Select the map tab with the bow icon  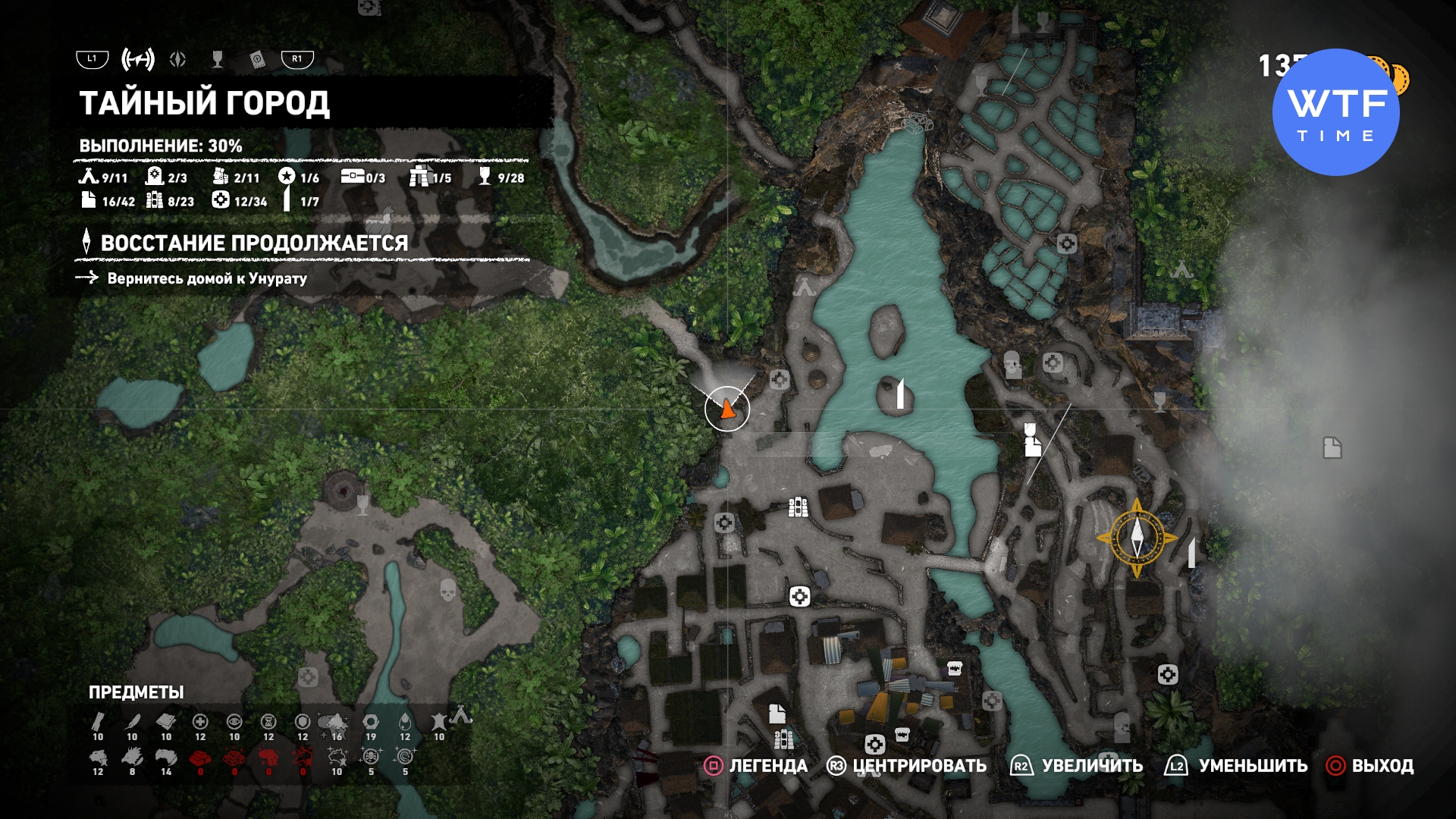coord(138,59)
